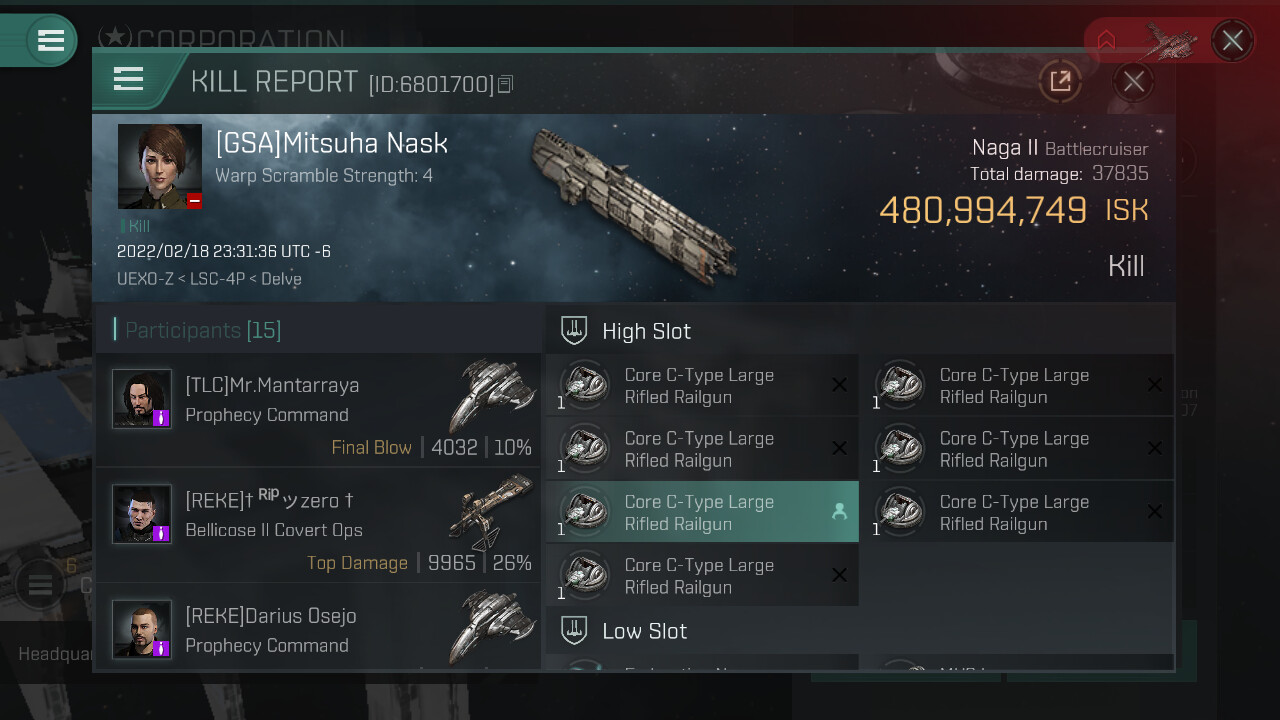Screen dimensions: 1280x720
Task: Share the kill report via export icon
Action: pyautogui.click(x=1060, y=82)
